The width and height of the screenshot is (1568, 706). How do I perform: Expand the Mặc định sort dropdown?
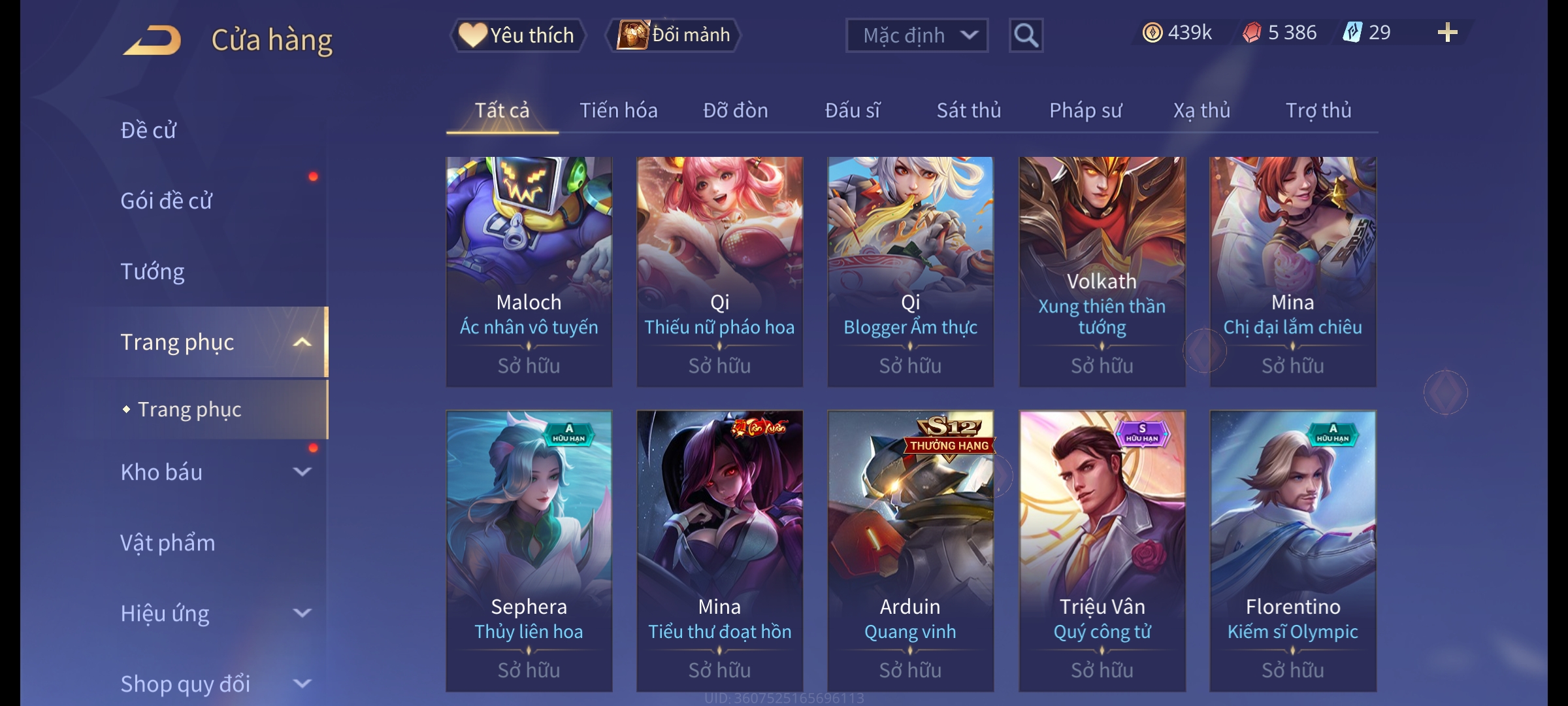917,35
